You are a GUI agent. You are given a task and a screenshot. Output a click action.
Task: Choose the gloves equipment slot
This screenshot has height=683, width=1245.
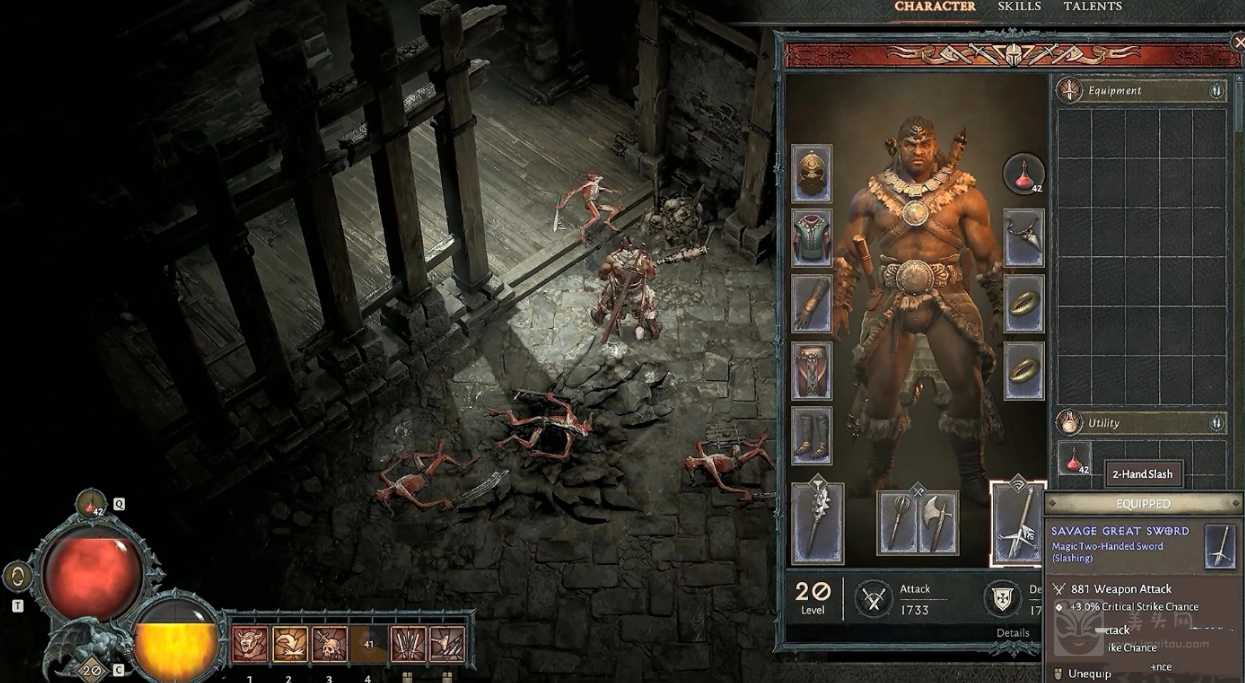click(x=811, y=303)
